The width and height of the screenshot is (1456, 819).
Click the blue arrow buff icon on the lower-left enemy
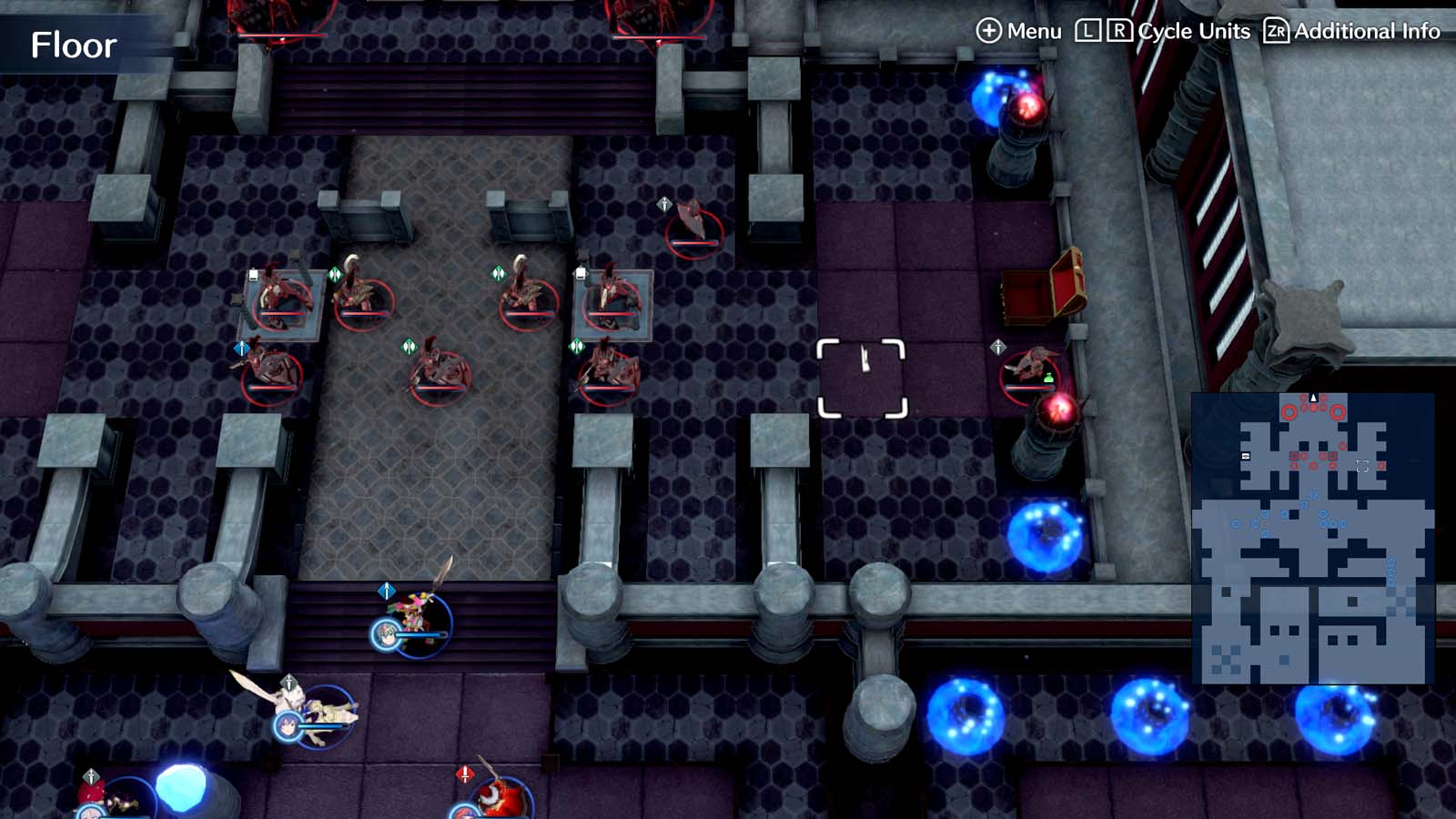click(x=240, y=347)
